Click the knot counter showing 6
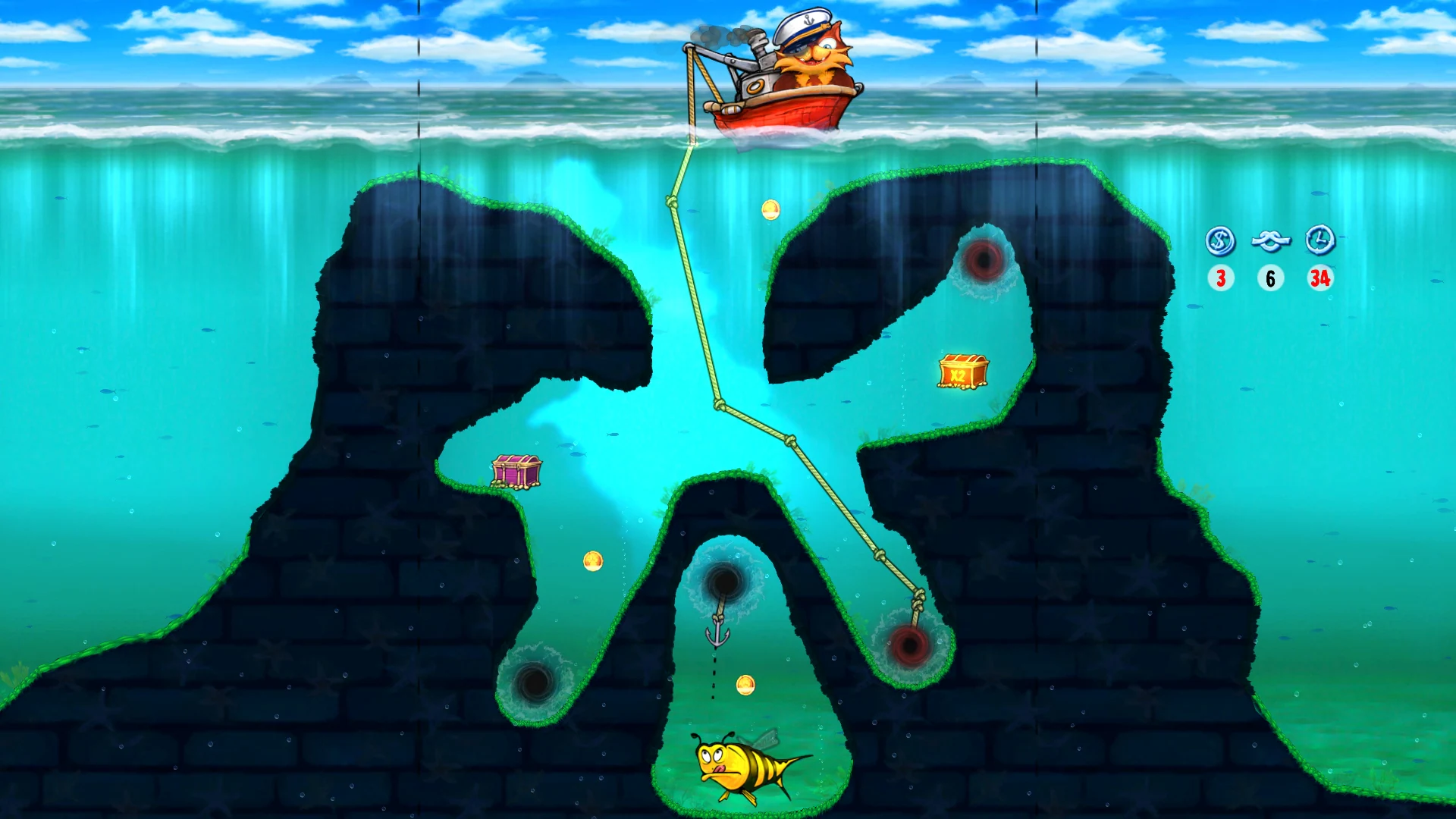 point(1270,278)
